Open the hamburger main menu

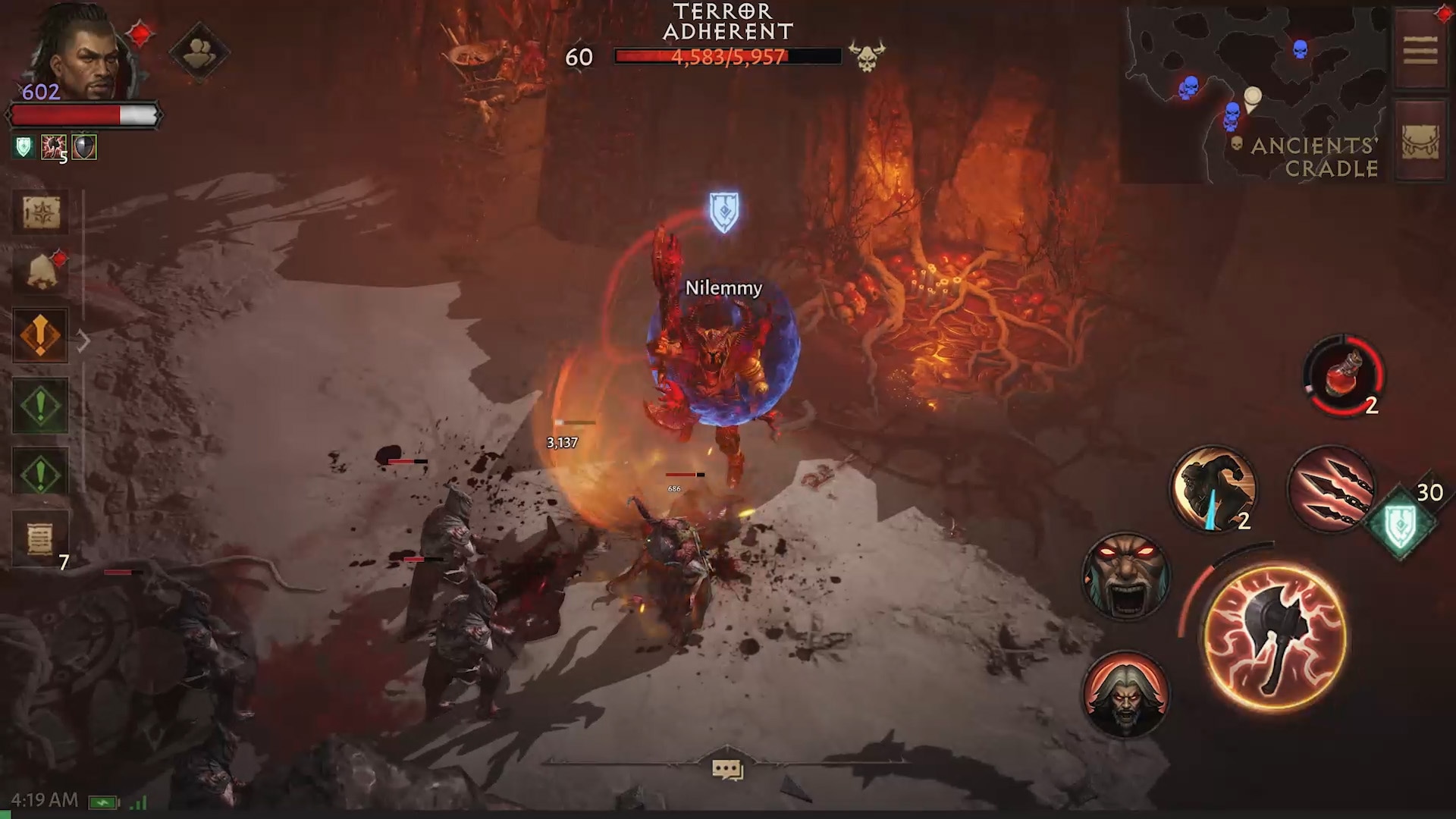pyautogui.click(x=1420, y=52)
